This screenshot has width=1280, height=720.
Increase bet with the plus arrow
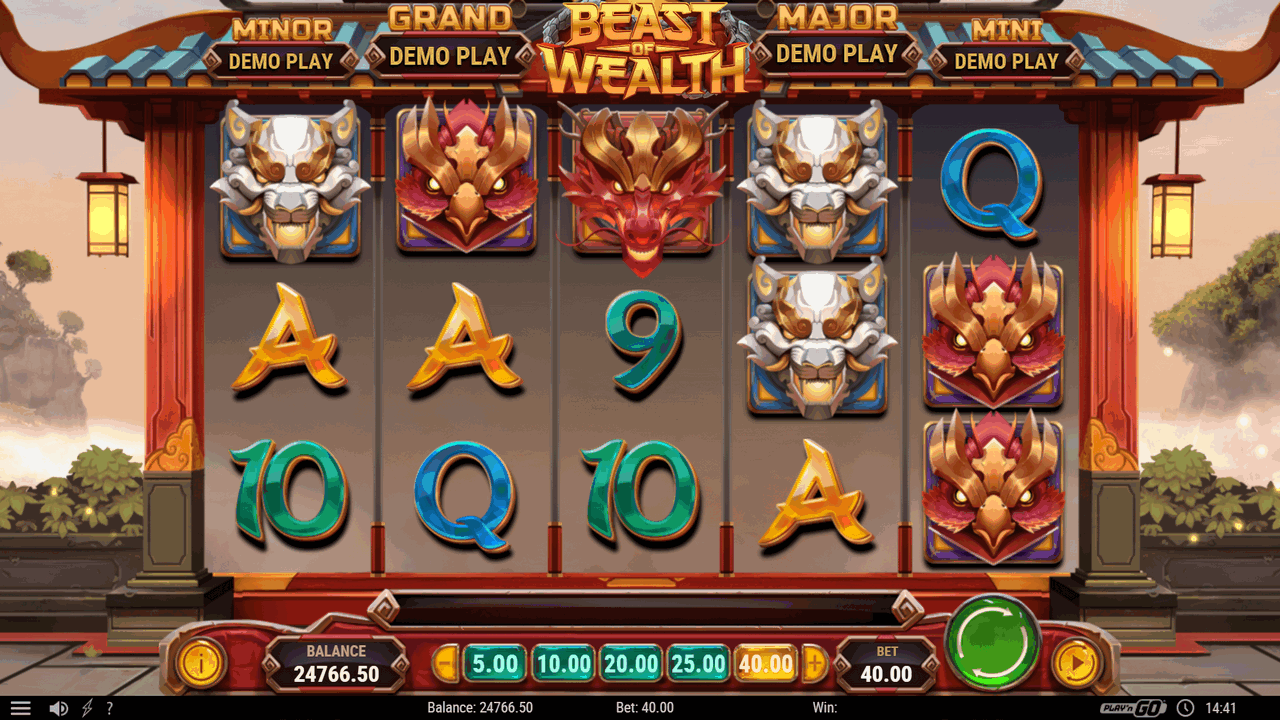click(815, 662)
